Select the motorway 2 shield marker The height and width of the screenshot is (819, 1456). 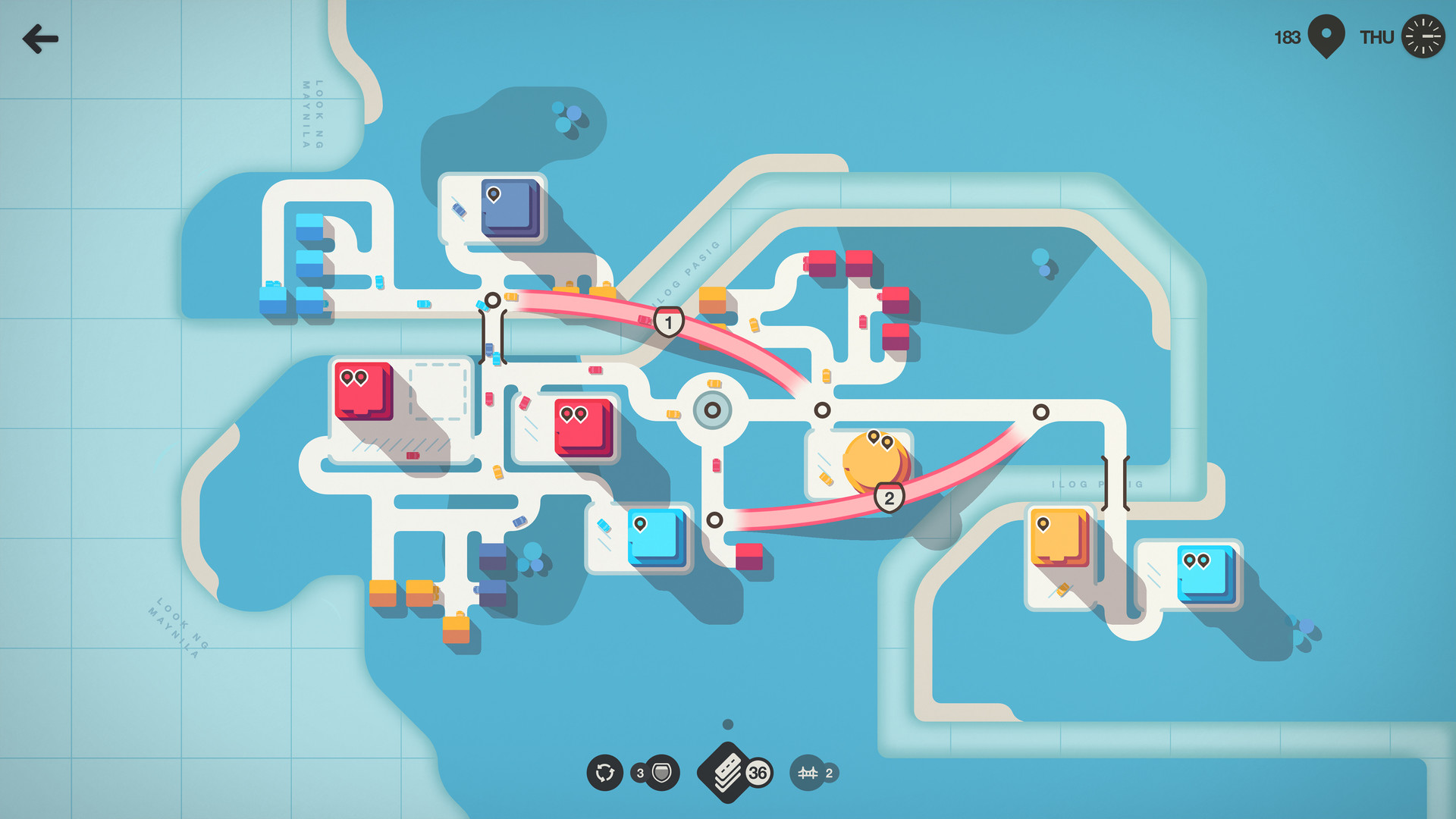(889, 498)
